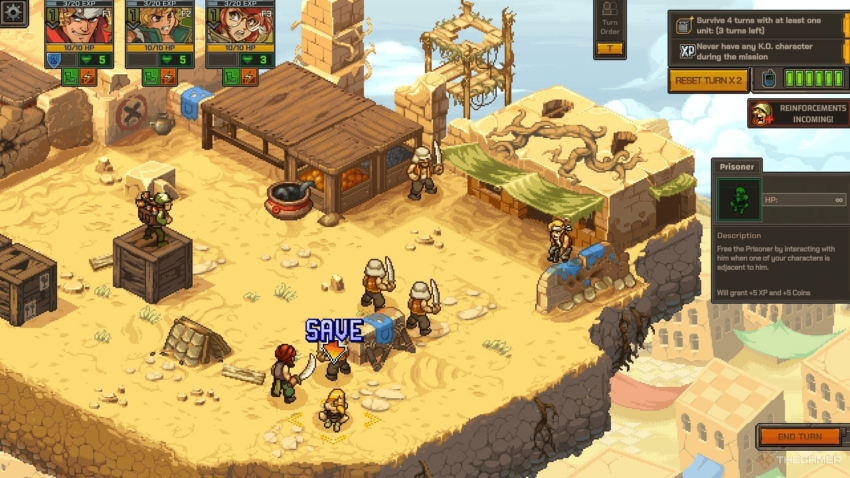Click the F3 character's orange lightning icon
Screen dimensions: 850x478
point(247,76)
